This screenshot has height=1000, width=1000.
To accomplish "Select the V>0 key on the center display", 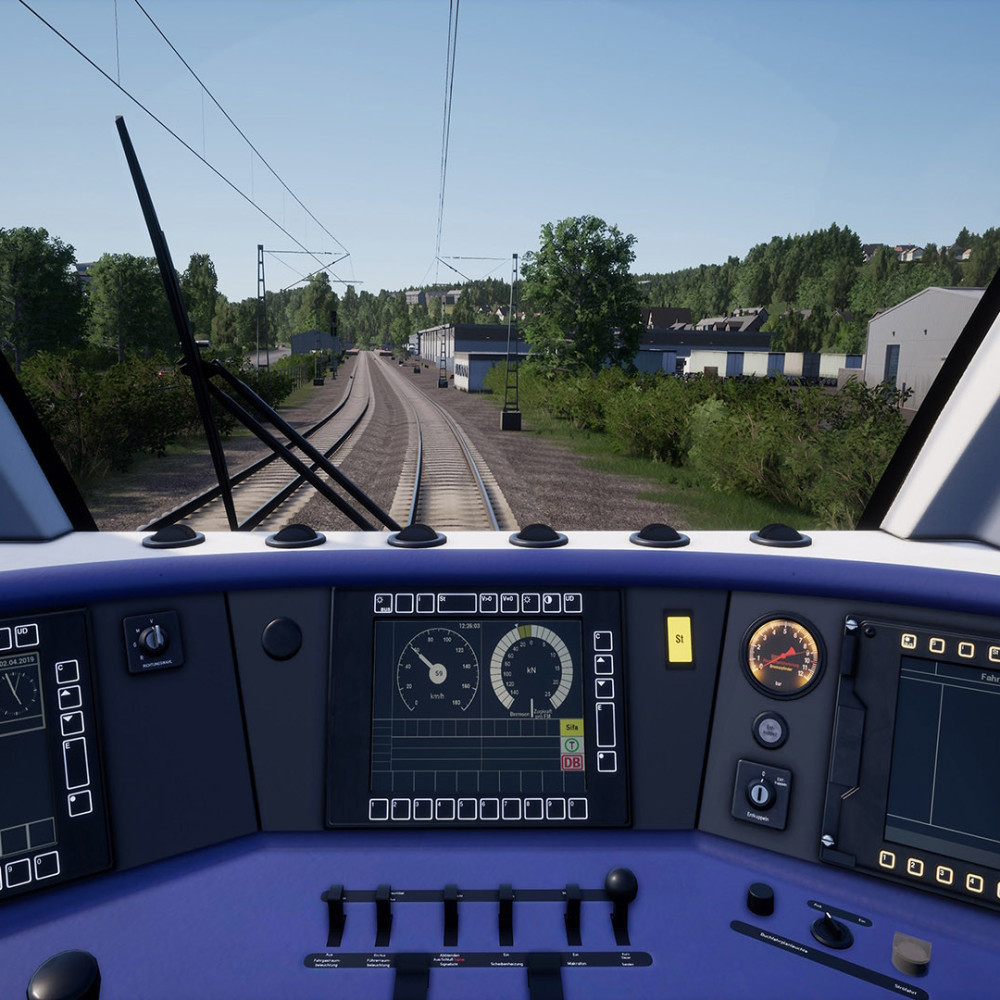I will point(487,603).
